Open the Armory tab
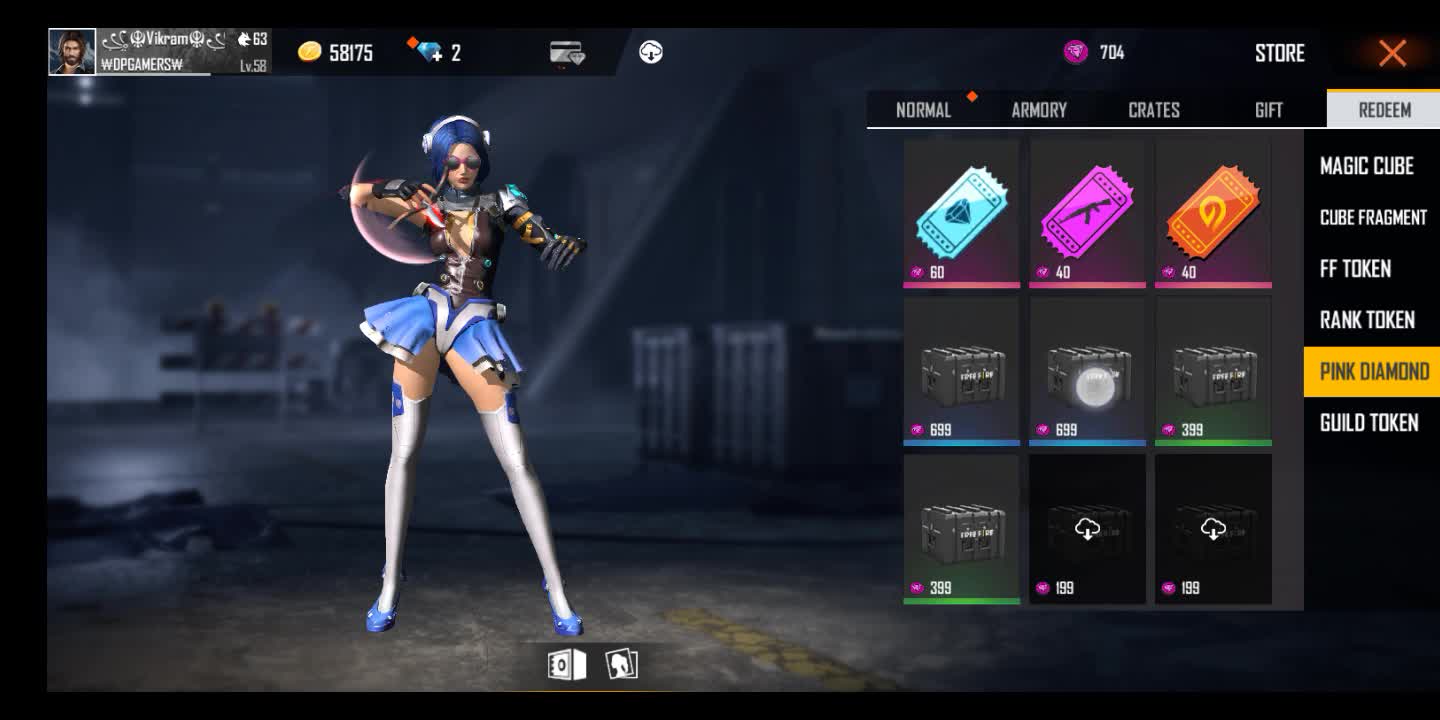The image size is (1440, 720). [x=1039, y=110]
